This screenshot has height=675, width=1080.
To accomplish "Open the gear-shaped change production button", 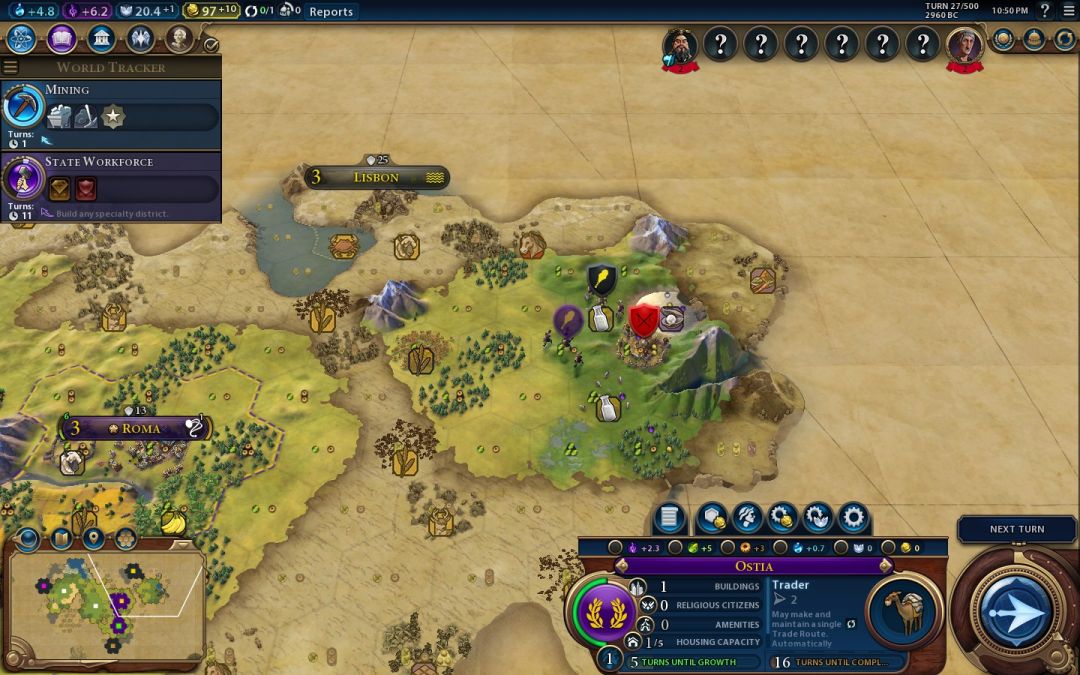I will 853,518.
